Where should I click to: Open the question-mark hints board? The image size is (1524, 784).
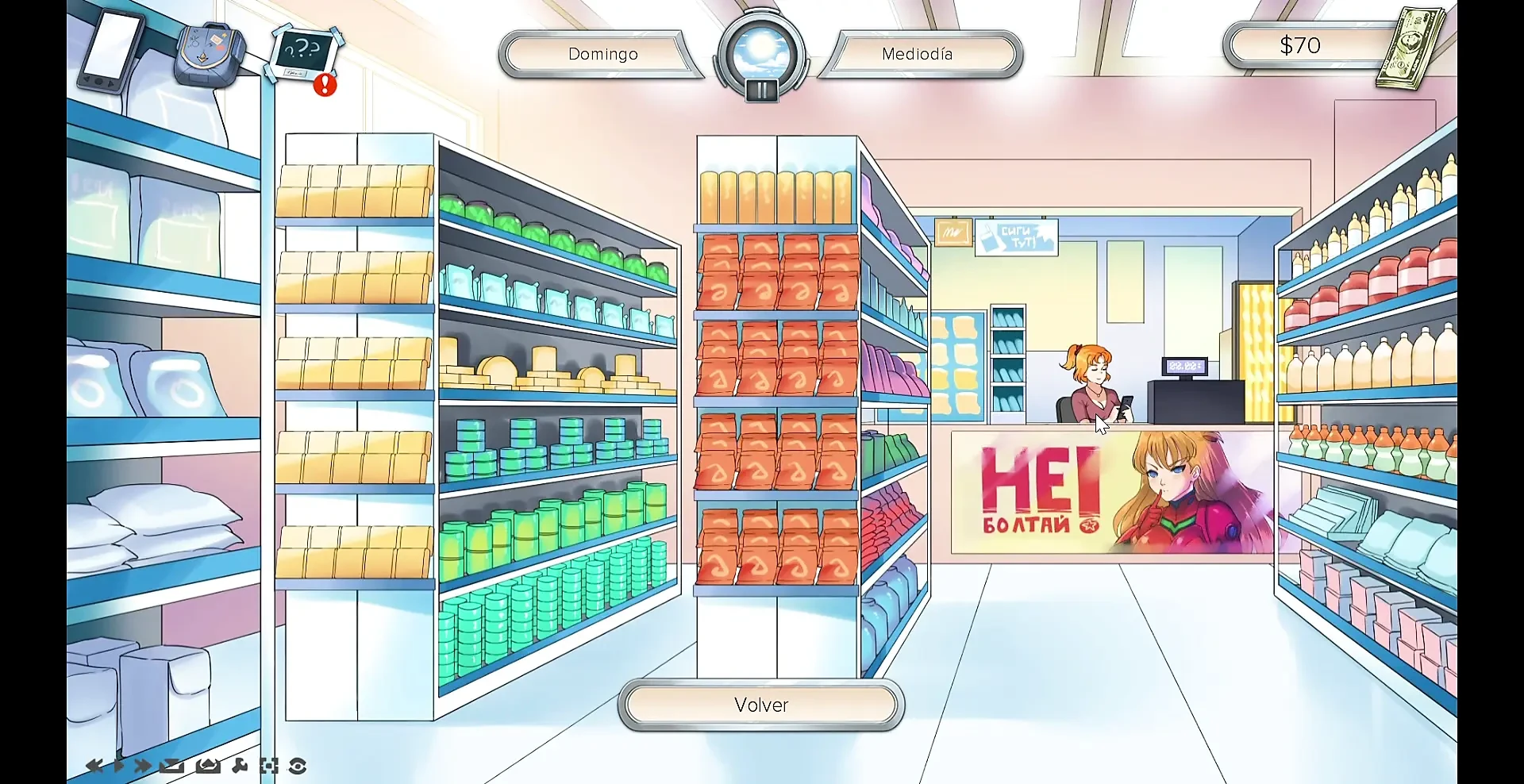(x=306, y=54)
